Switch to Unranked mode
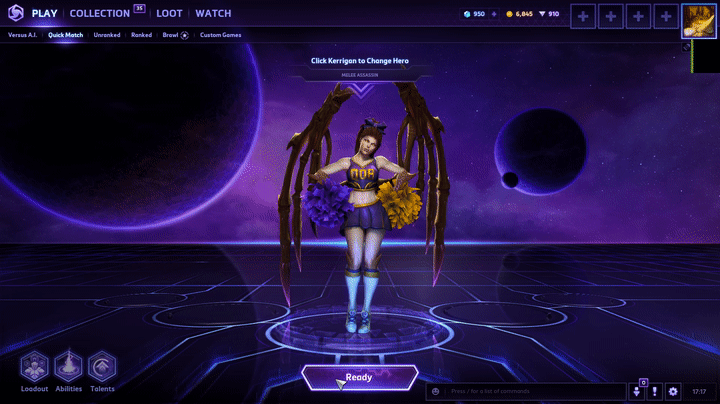Screen dimensions: 720x404 (x=107, y=35)
